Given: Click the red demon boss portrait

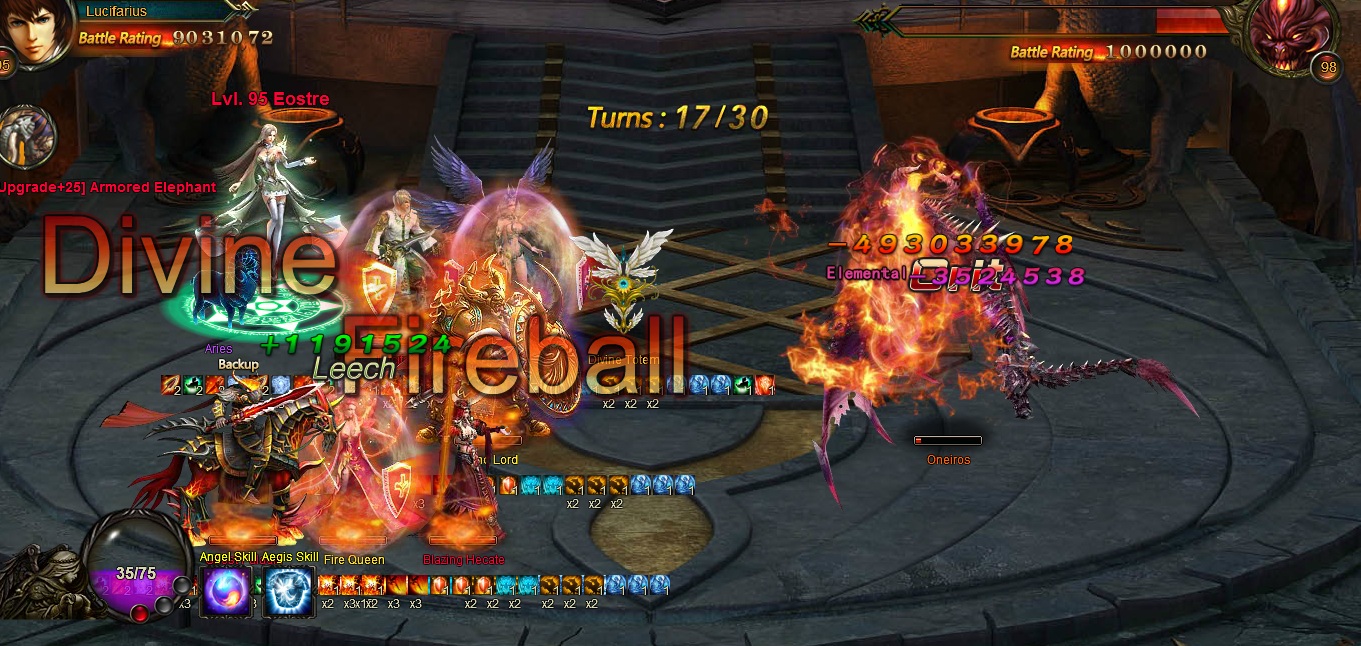Looking at the screenshot, I should pos(1293,38).
